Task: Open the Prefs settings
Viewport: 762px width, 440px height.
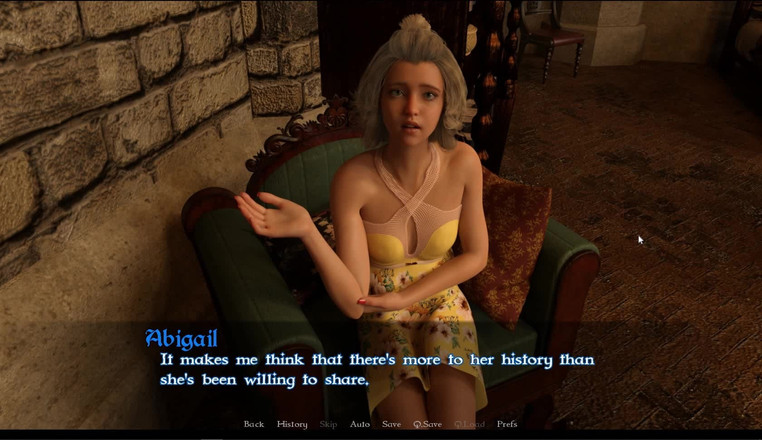Action: [507, 424]
